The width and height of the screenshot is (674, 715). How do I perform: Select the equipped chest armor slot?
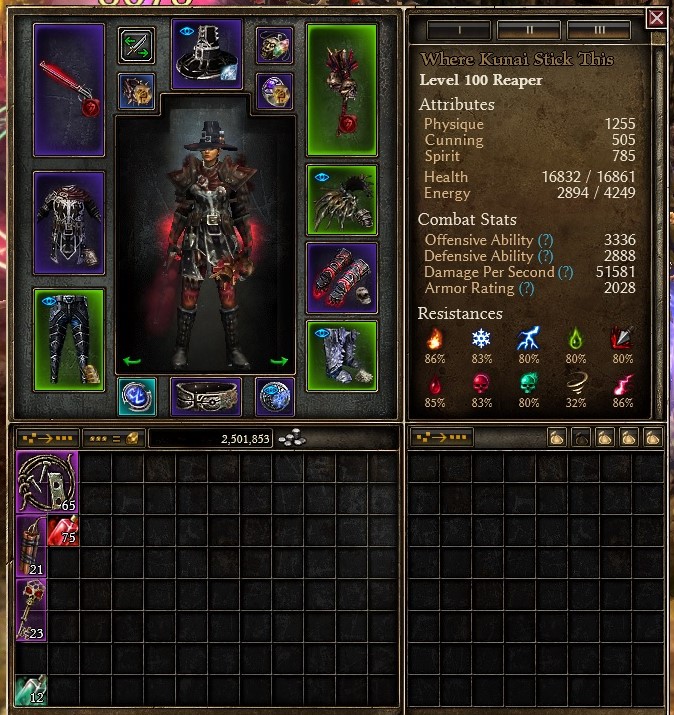point(69,222)
